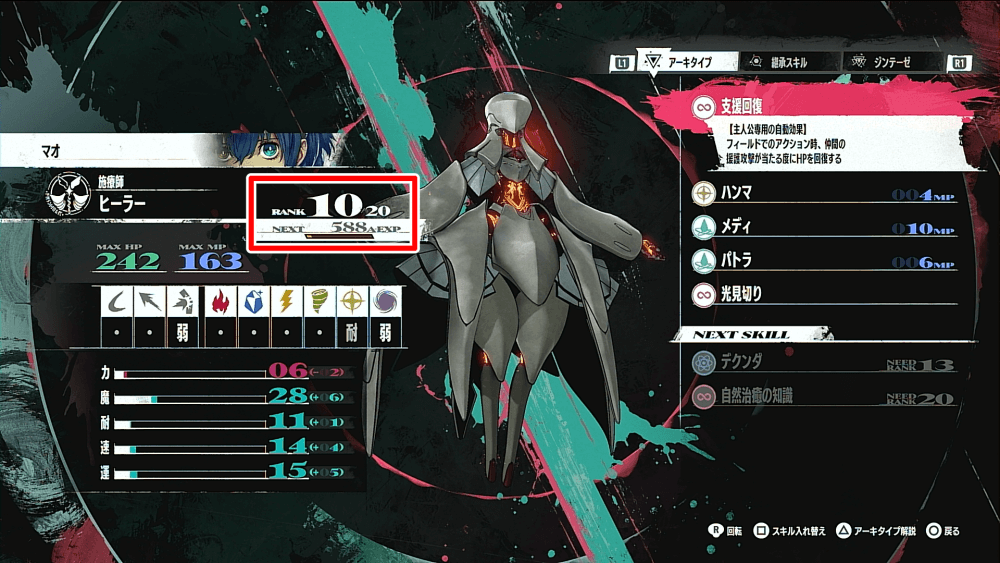
Task: Choose the ハンマ skill row
Action: coord(822,194)
